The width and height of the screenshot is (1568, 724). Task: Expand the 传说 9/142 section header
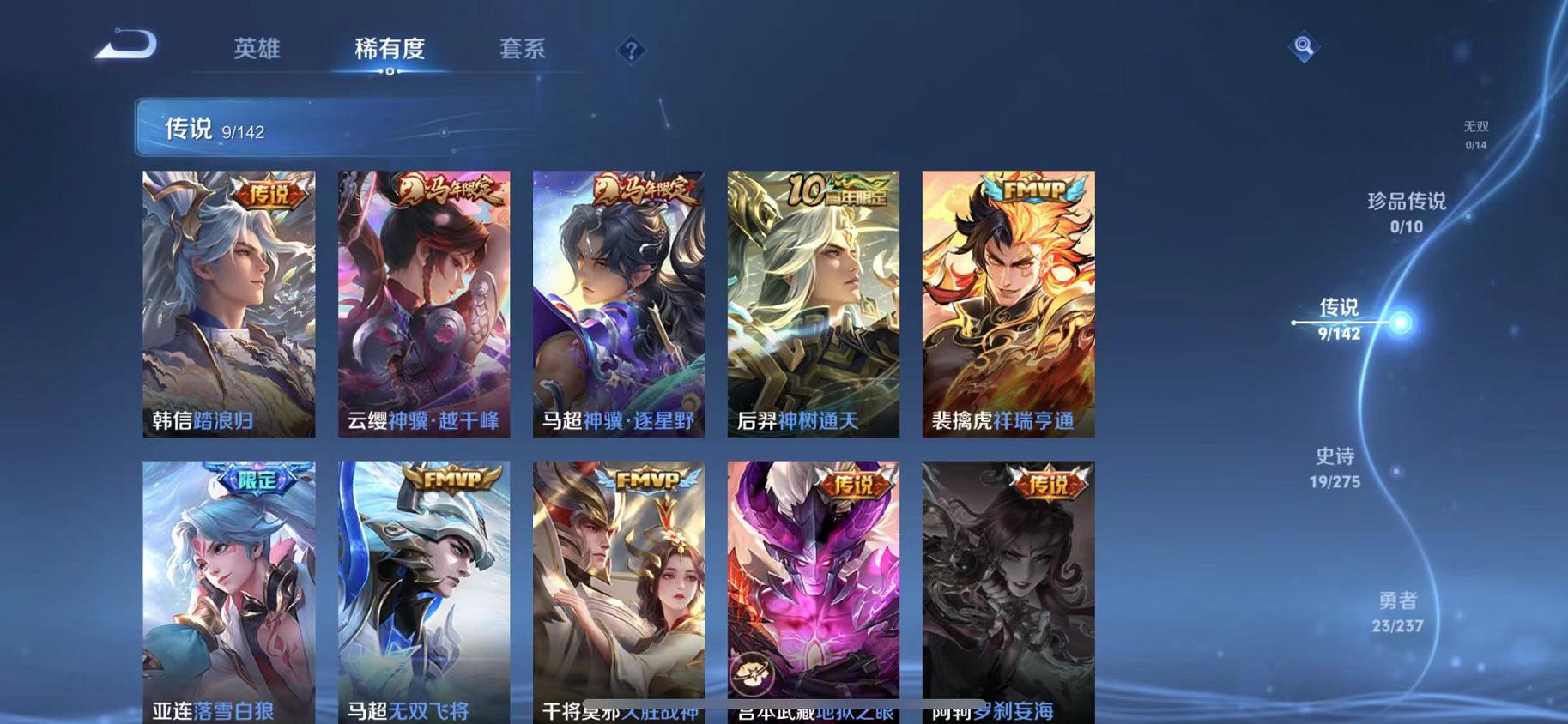[x=215, y=130]
